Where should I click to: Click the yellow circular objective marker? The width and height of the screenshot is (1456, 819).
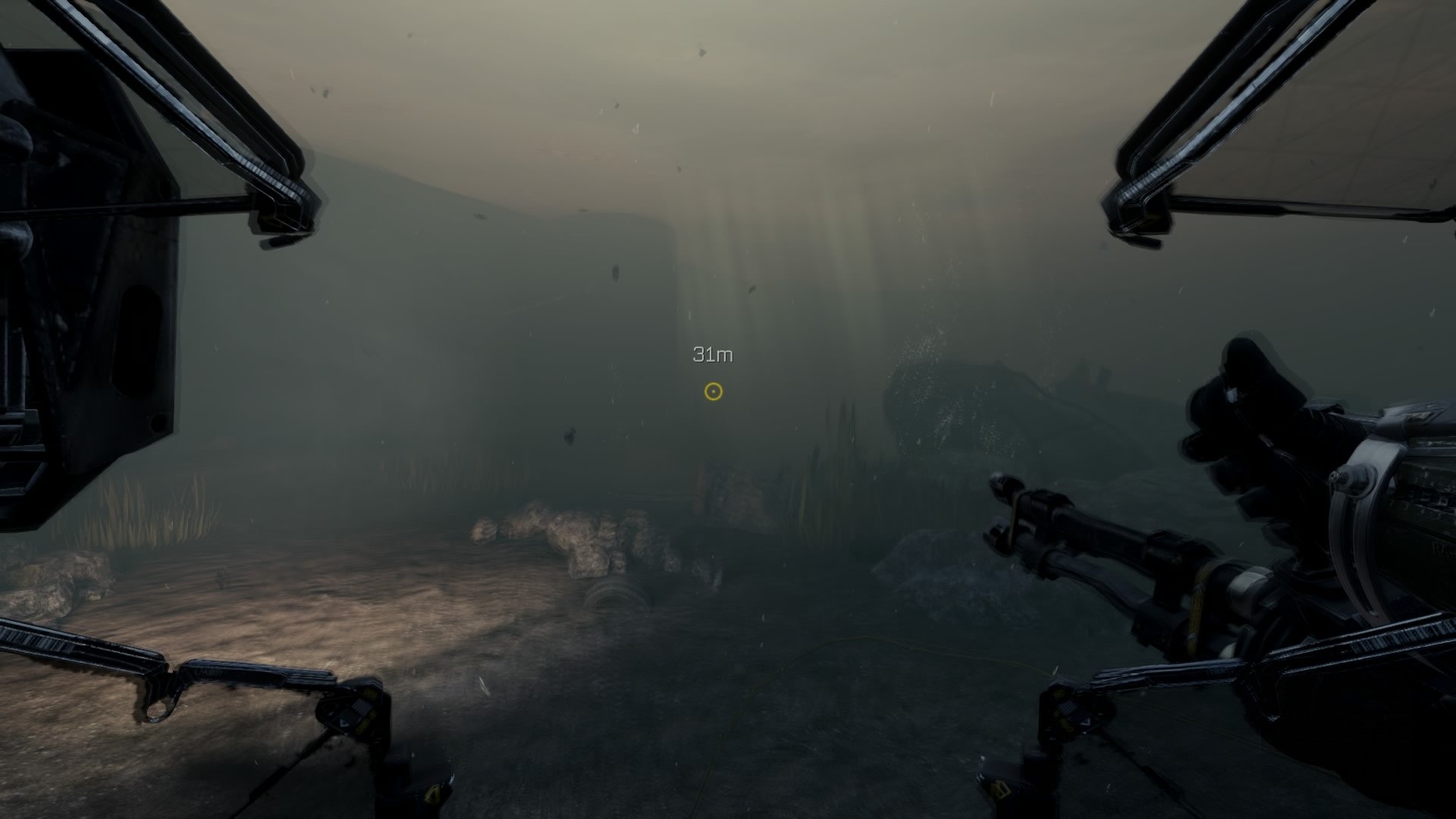[x=713, y=393]
